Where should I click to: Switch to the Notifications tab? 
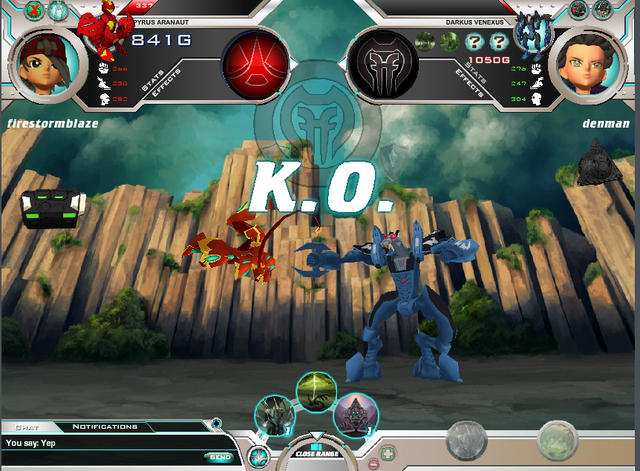pyautogui.click(x=105, y=426)
